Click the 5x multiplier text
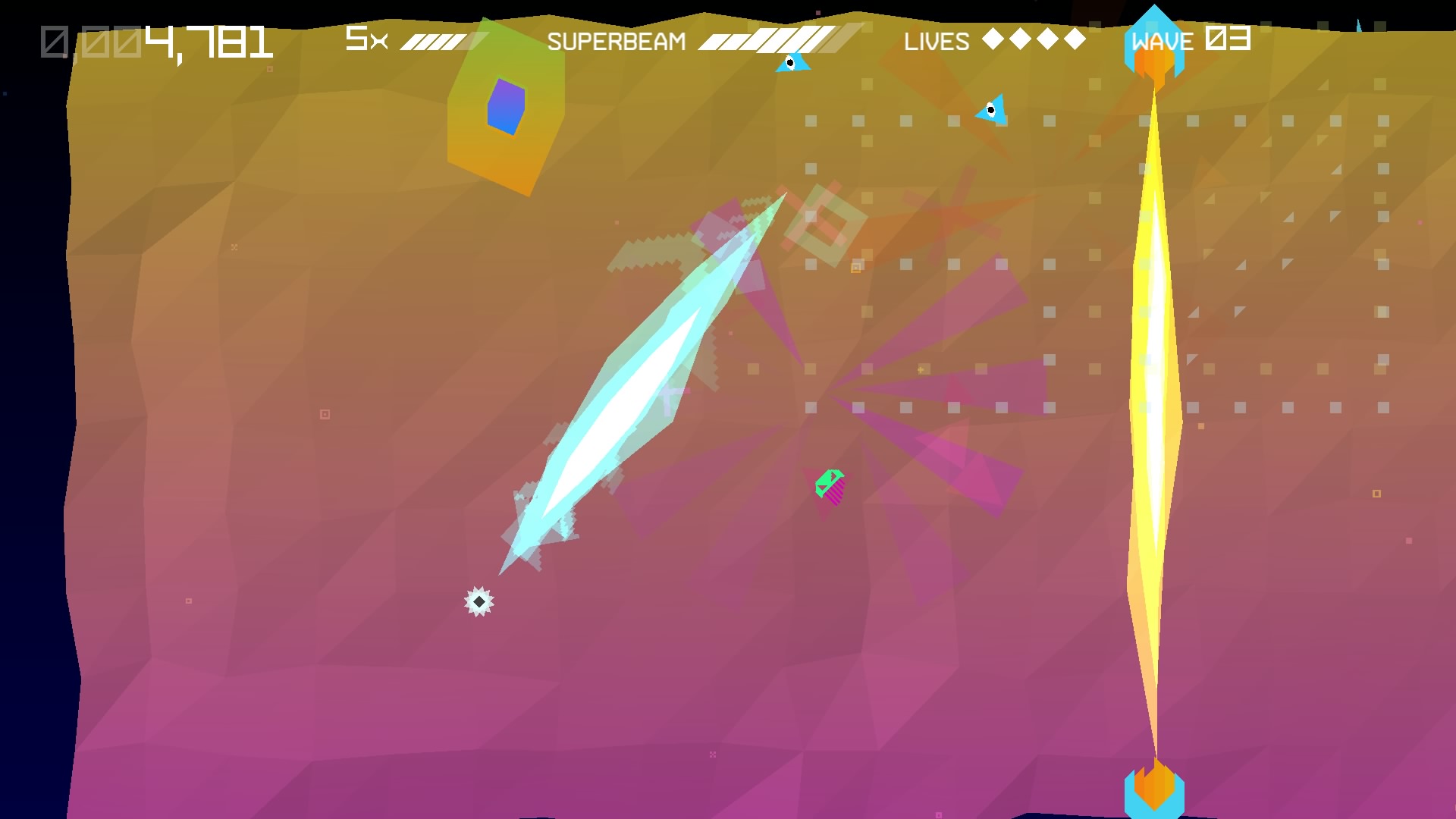This screenshot has width=1456, height=819. click(363, 38)
